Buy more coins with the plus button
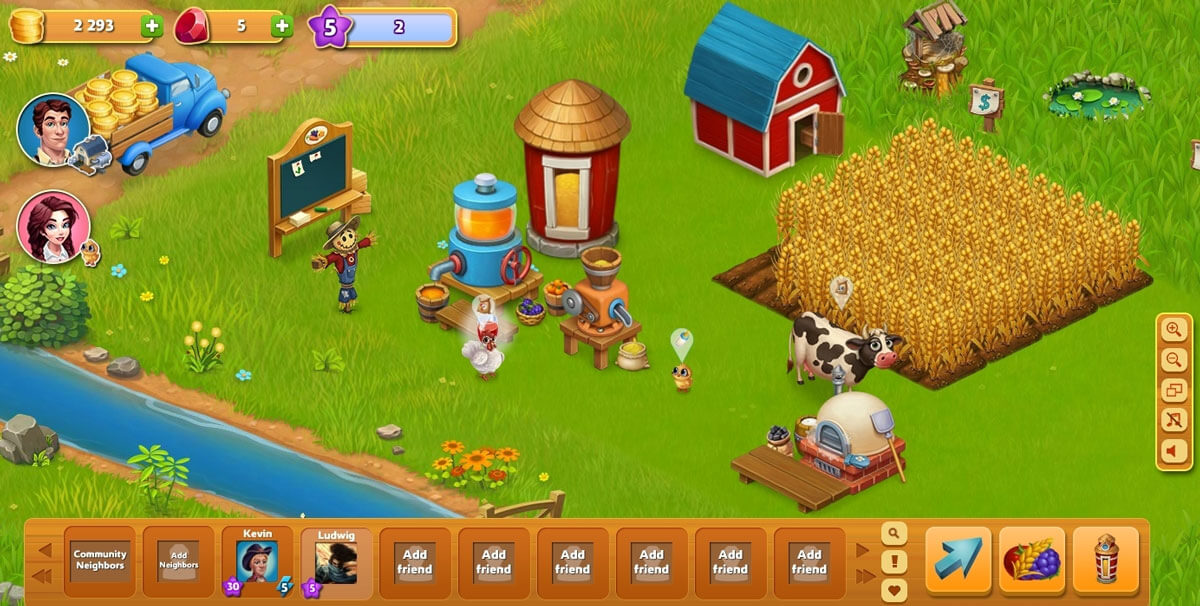The height and width of the screenshot is (606, 1200). 152,27
